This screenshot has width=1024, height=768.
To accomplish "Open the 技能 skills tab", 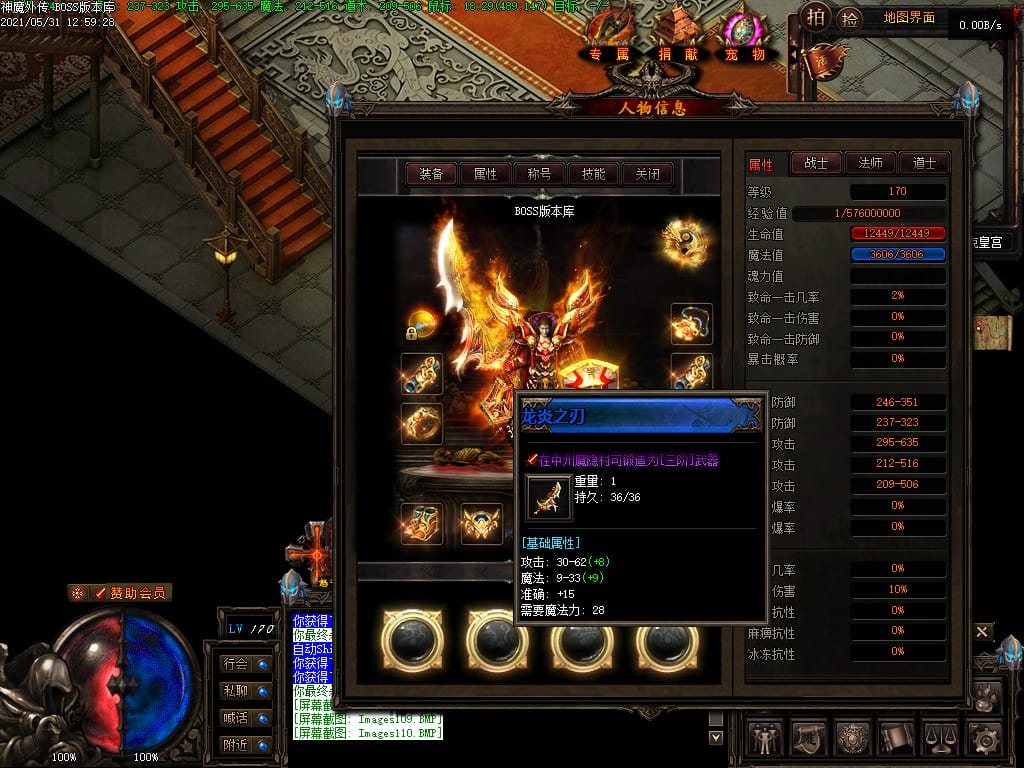I will [593, 174].
